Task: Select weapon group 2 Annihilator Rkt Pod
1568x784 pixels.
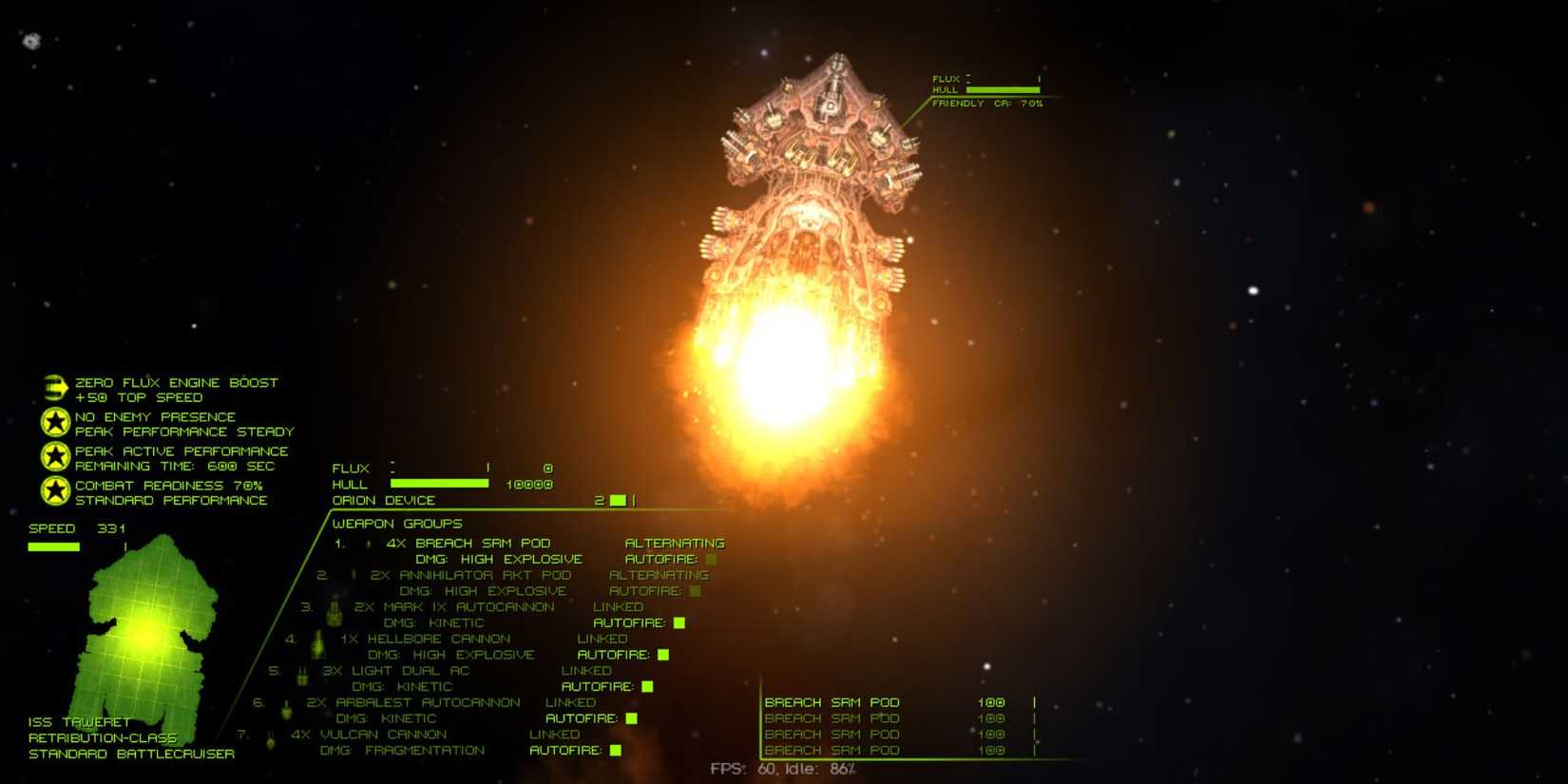Action: 471,575
